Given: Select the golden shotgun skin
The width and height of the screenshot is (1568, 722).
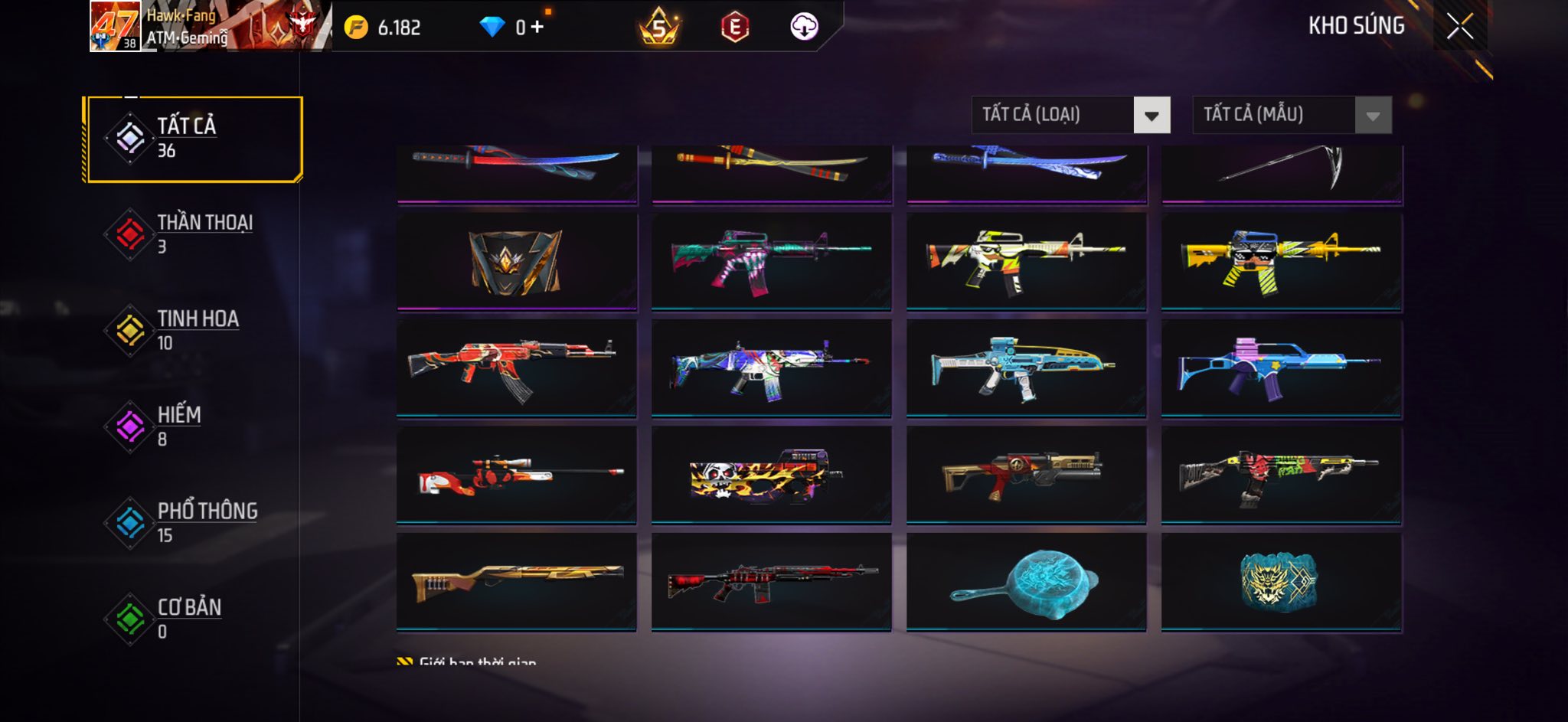Looking at the screenshot, I should (517, 582).
